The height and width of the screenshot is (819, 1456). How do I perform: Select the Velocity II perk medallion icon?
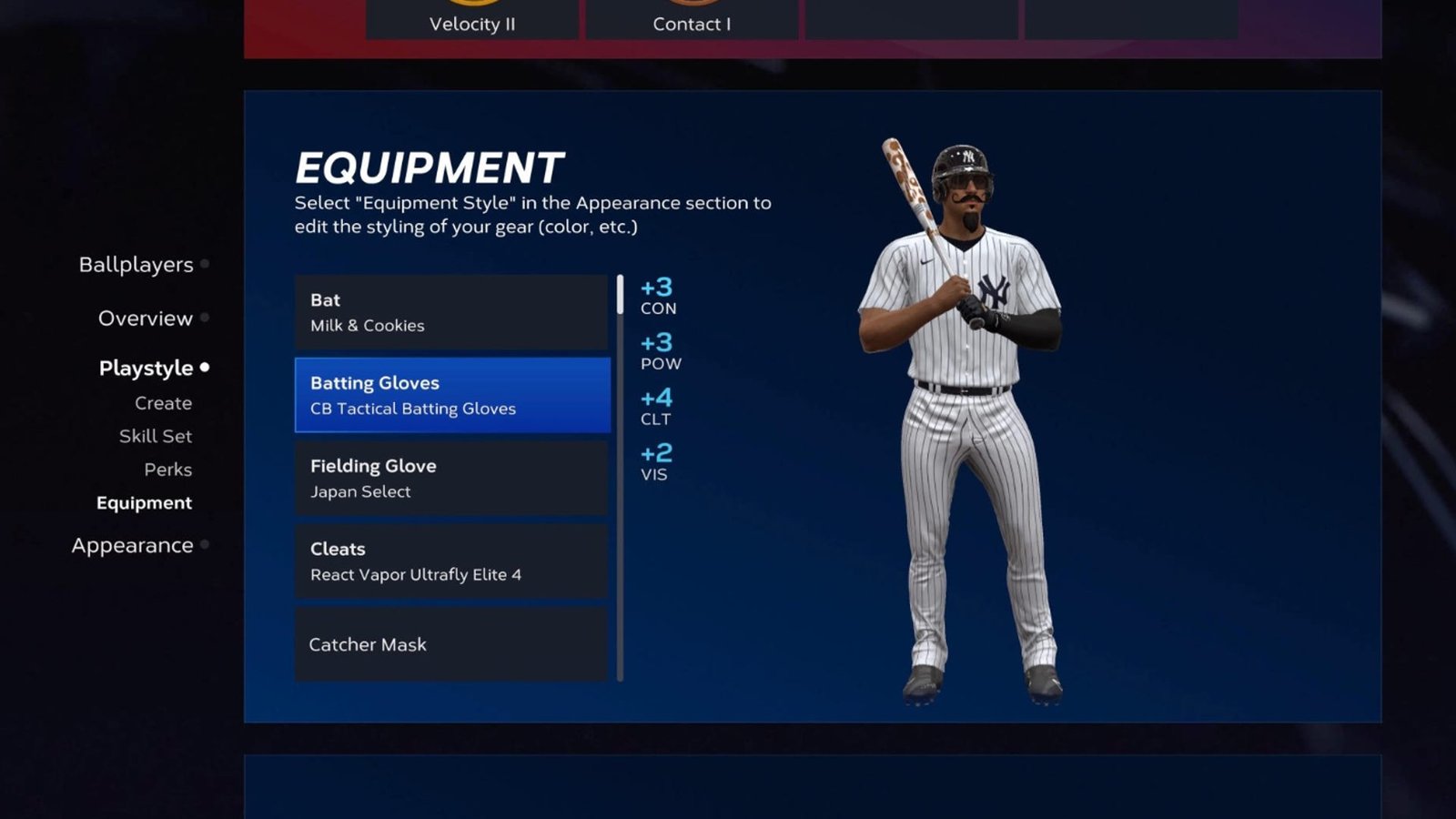(x=472, y=5)
